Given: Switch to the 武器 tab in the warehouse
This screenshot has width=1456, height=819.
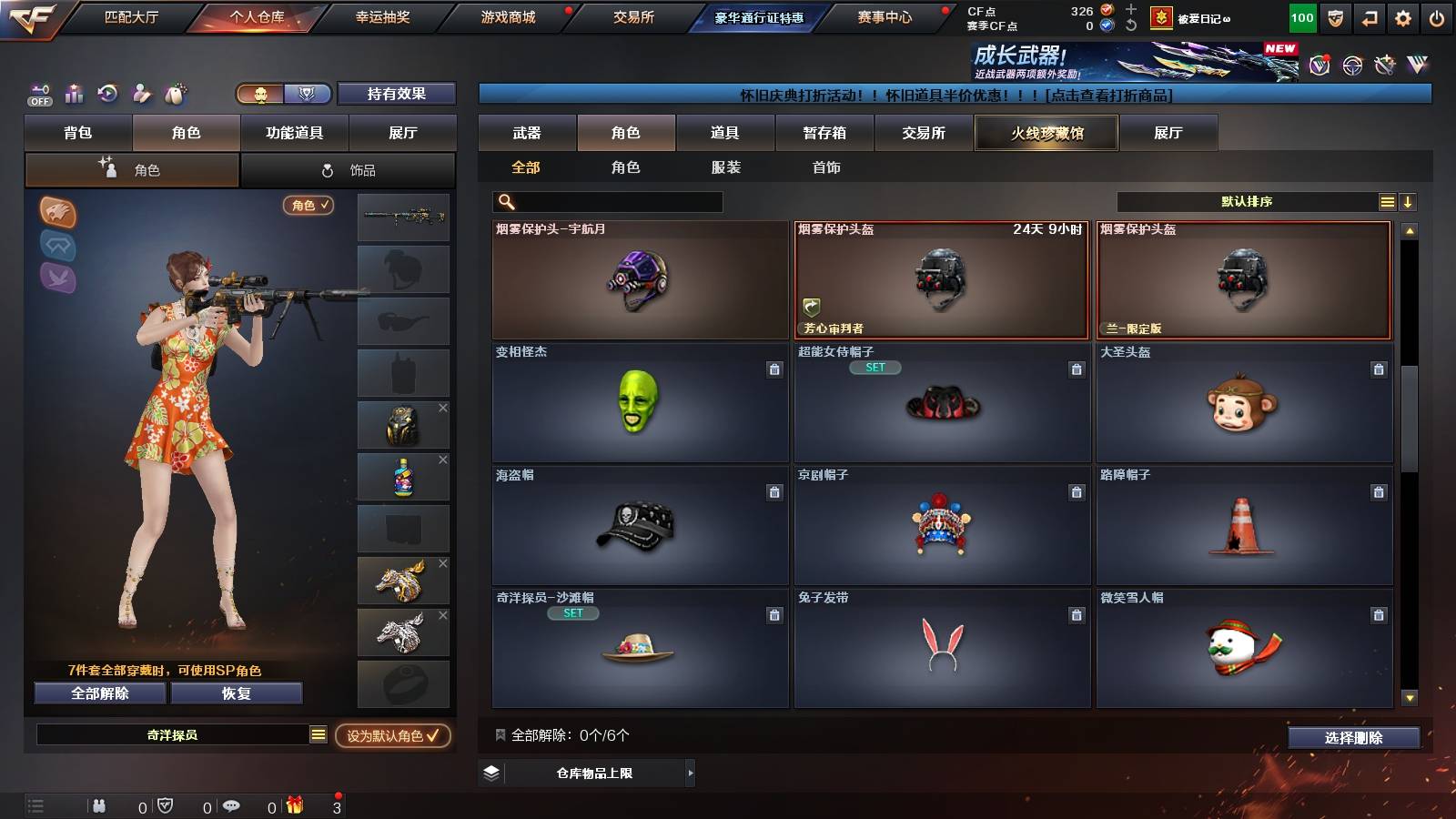Looking at the screenshot, I should pyautogui.click(x=528, y=133).
